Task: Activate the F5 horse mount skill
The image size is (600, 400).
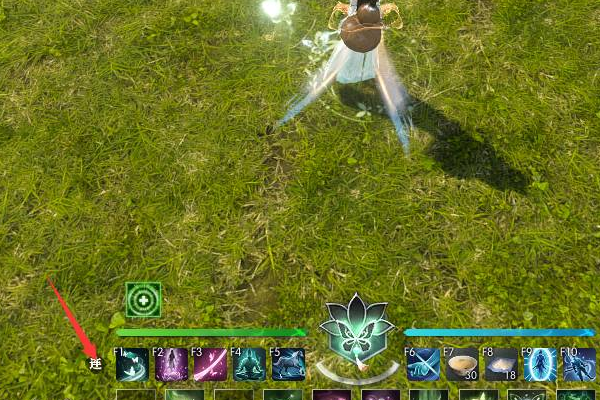Action: (x=288, y=364)
